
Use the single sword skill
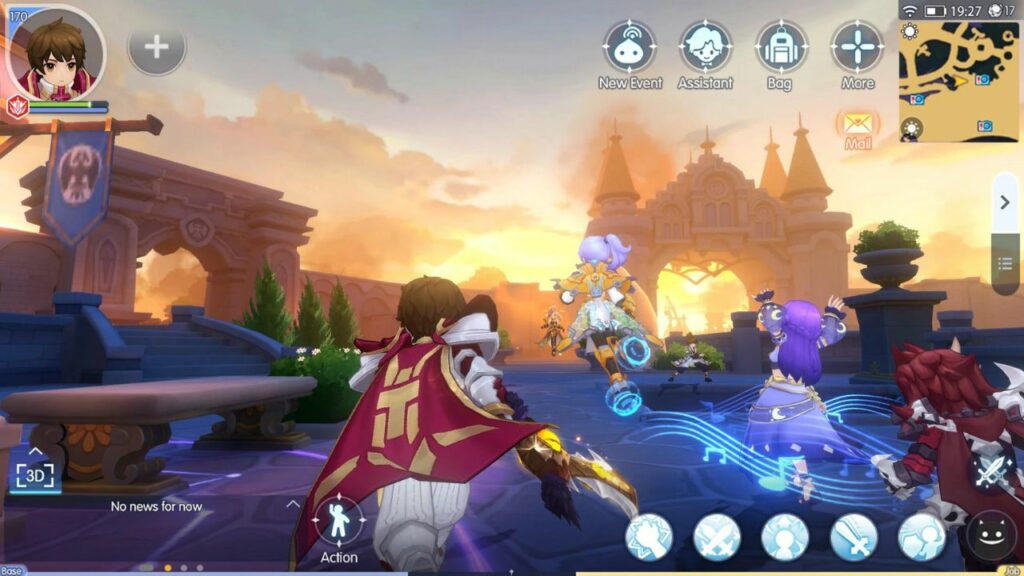853,537
